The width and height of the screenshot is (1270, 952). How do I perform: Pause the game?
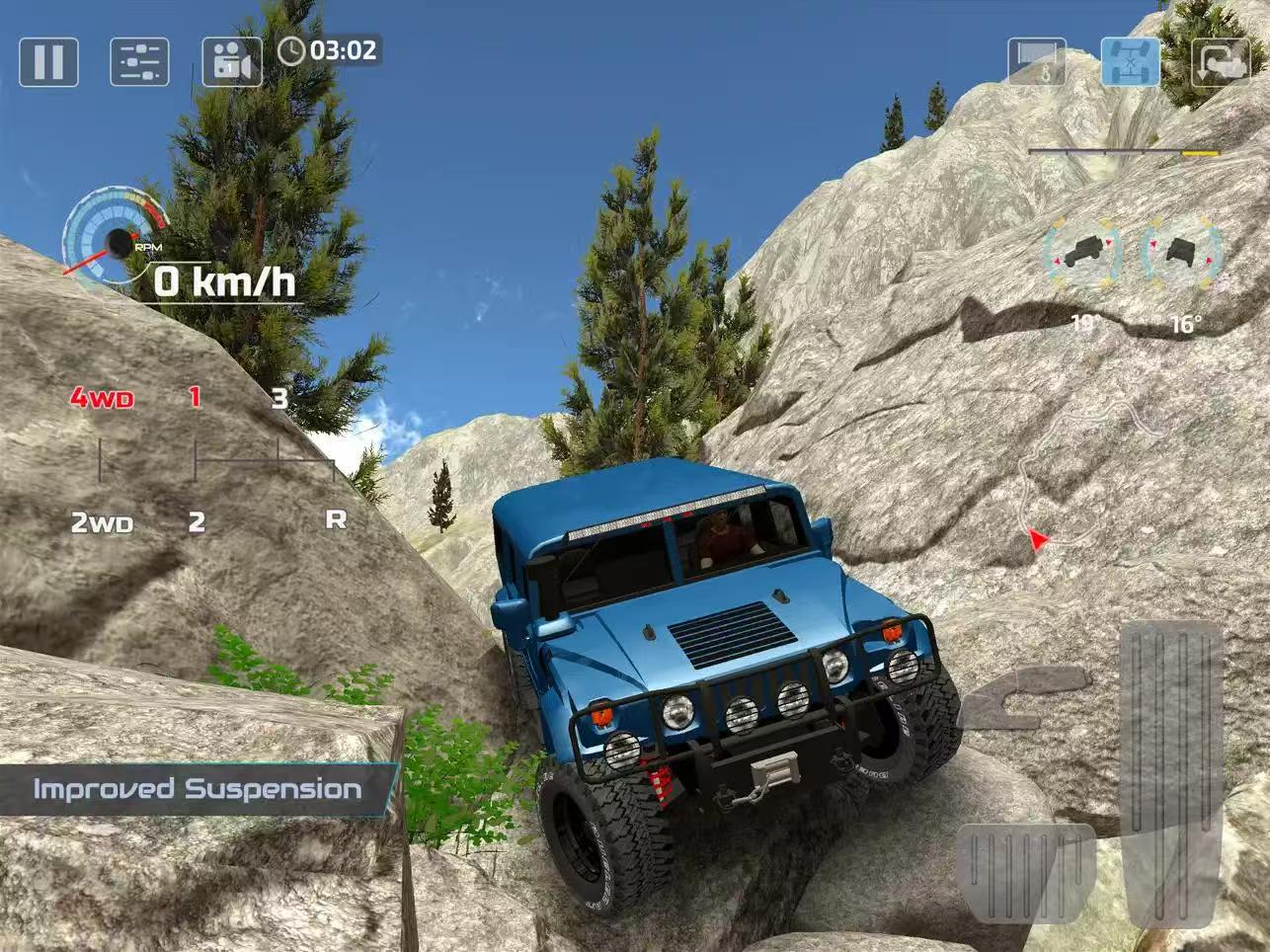[47, 62]
